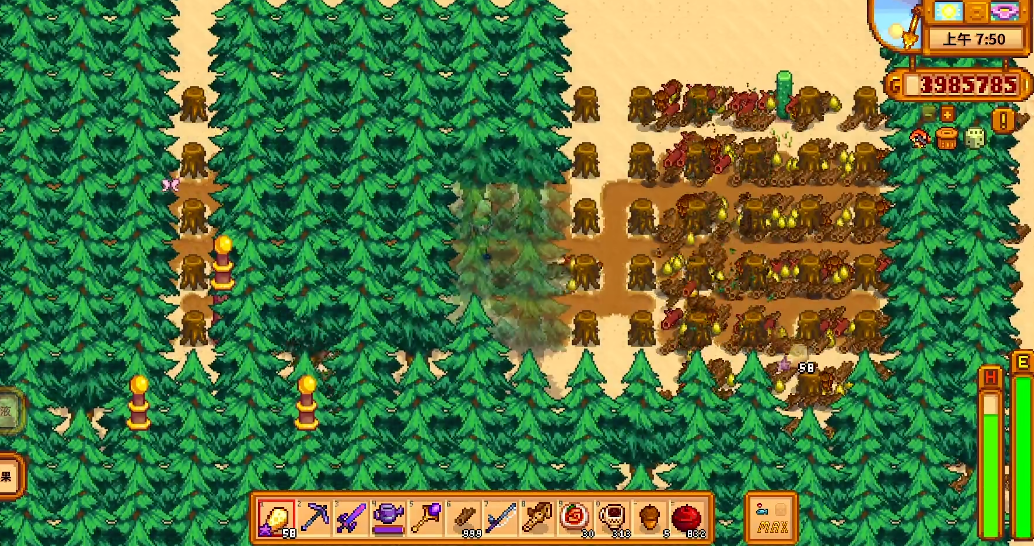This screenshot has width=1034, height=546.
Task: Select the wood stack of 999
Action: 463,518
